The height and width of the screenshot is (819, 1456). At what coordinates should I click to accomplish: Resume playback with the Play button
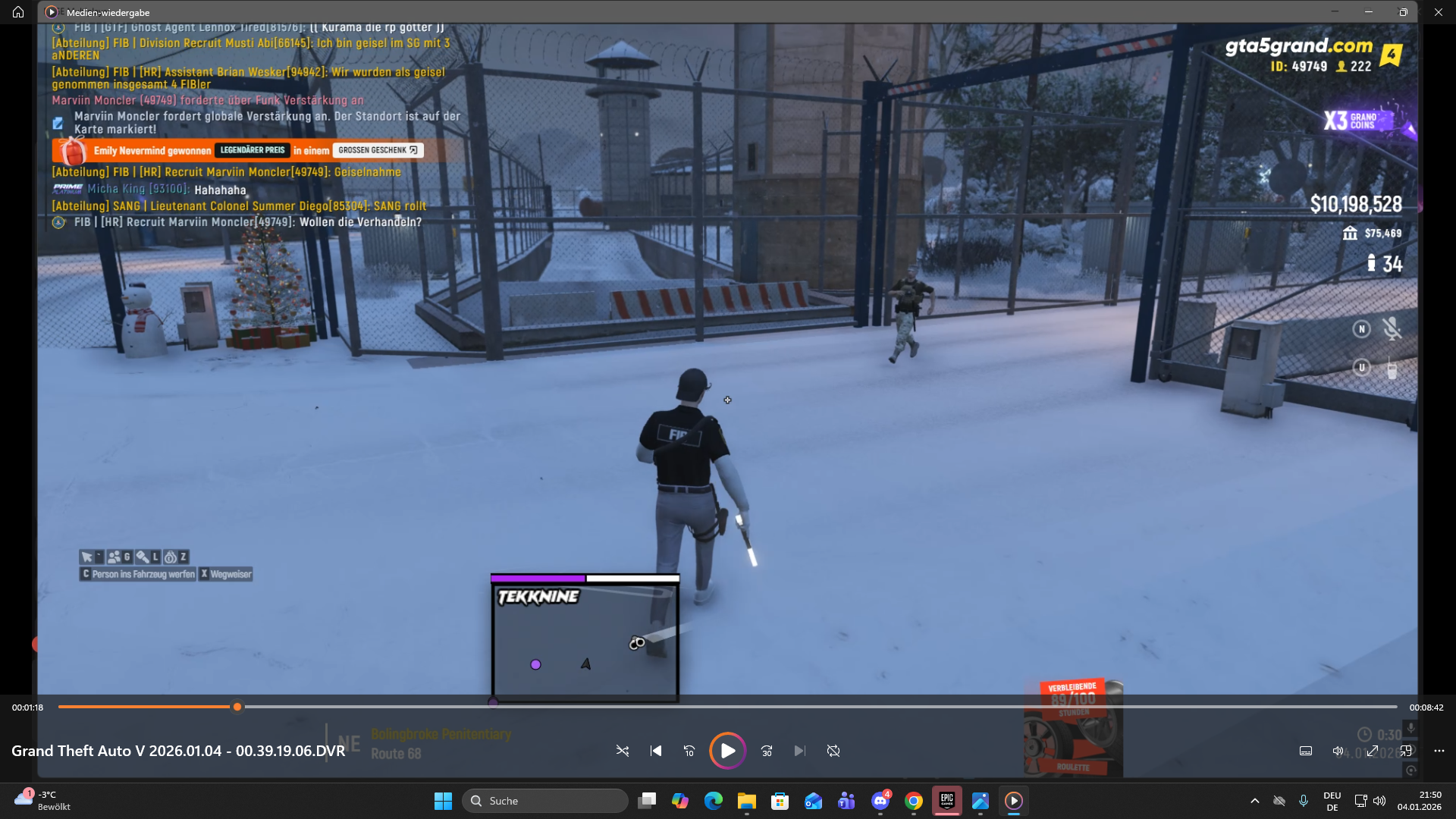tap(727, 751)
